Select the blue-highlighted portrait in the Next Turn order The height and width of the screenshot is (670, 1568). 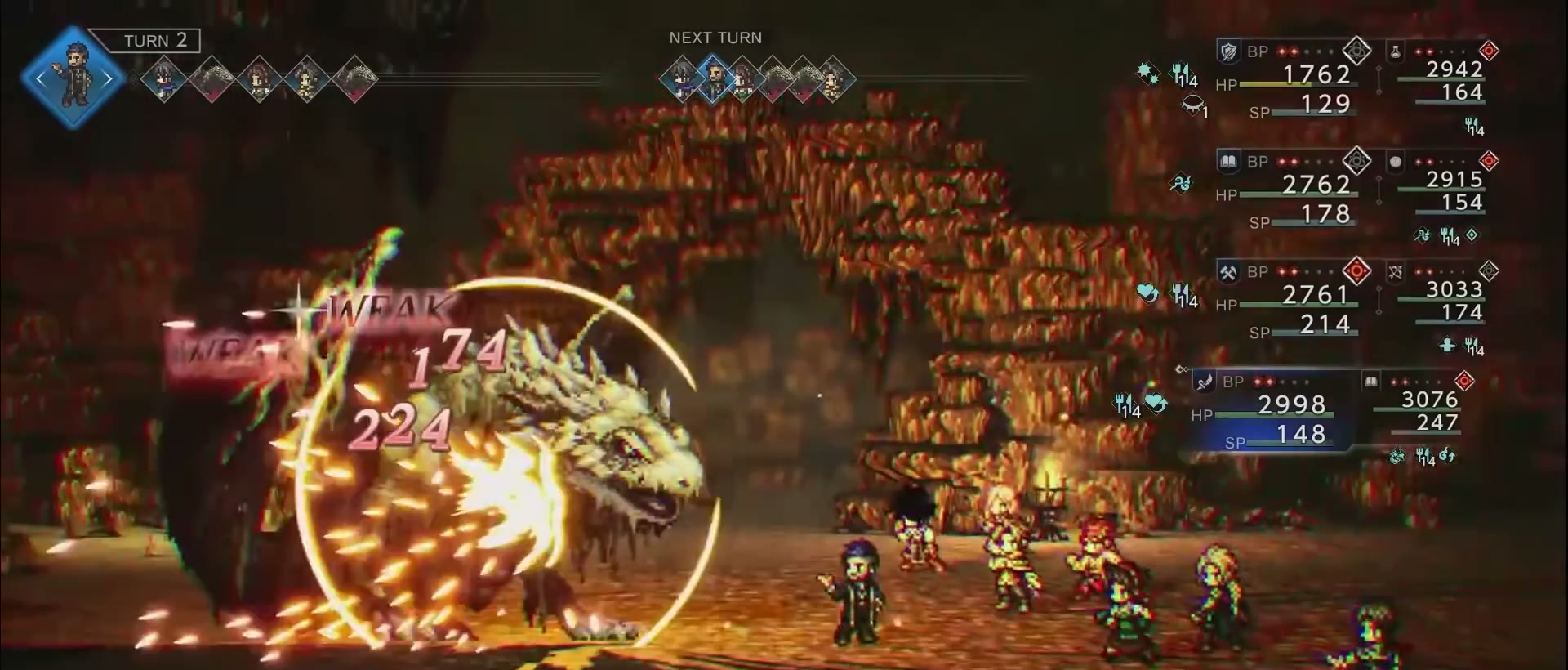pos(715,78)
